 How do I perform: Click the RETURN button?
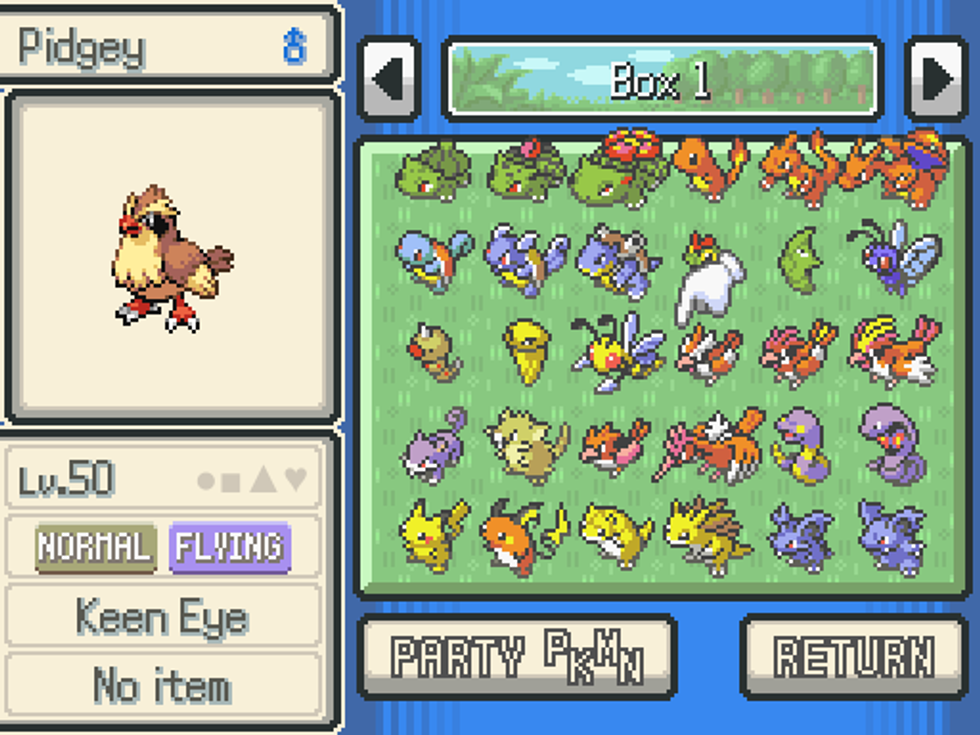tap(853, 656)
